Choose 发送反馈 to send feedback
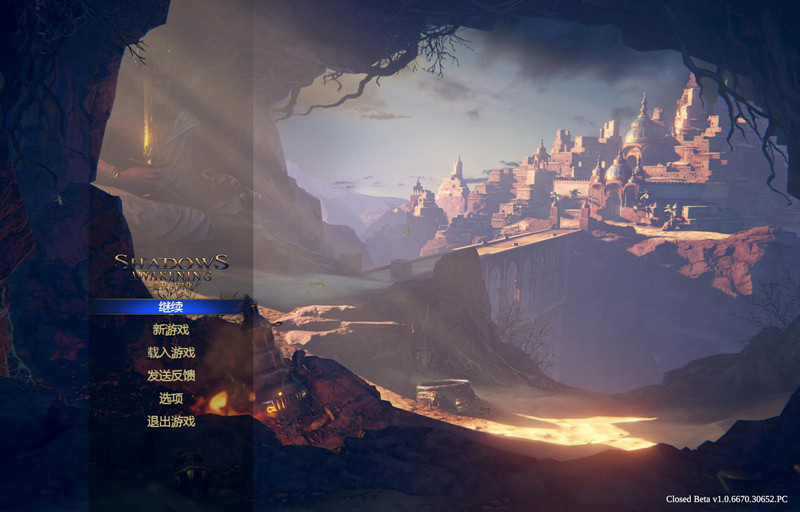The image size is (800, 512). (x=171, y=375)
